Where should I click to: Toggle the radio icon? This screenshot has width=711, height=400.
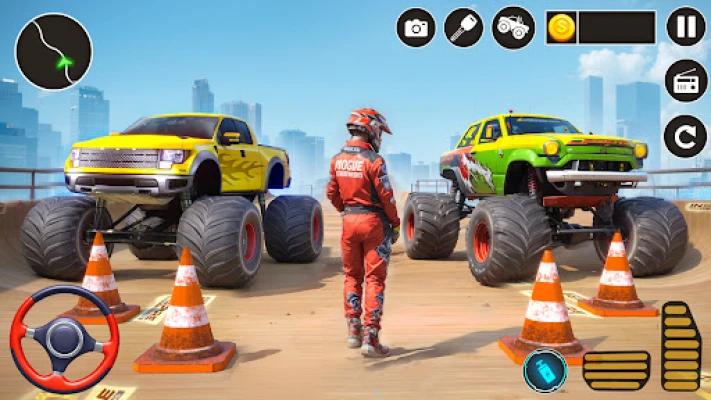[686, 82]
